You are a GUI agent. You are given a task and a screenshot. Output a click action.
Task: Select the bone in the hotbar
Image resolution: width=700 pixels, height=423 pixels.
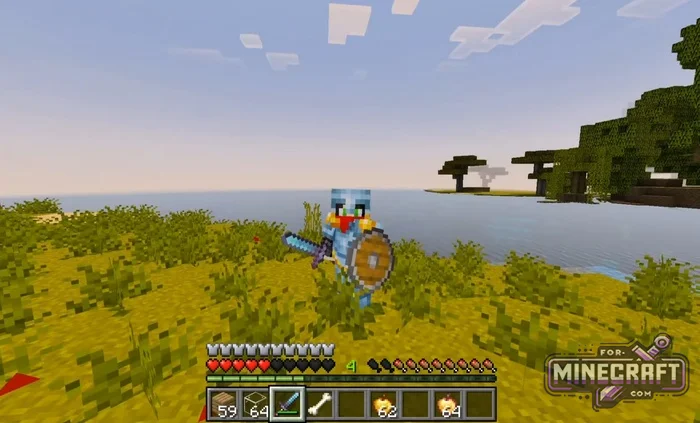(319, 404)
